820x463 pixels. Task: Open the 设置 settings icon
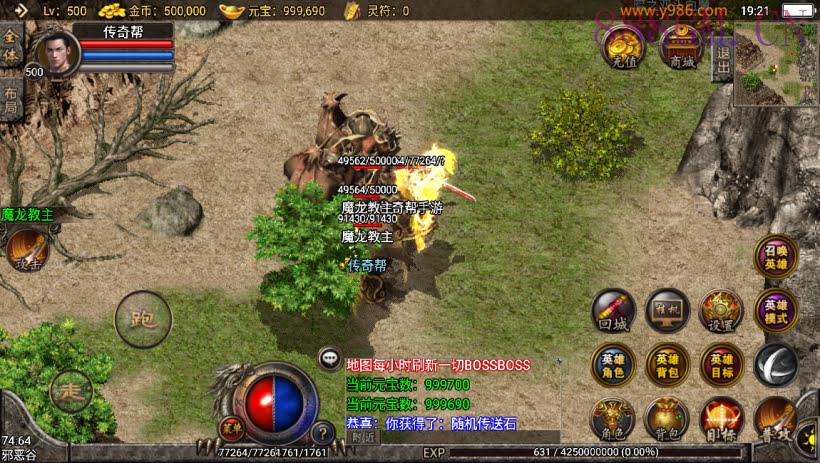(720, 311)
